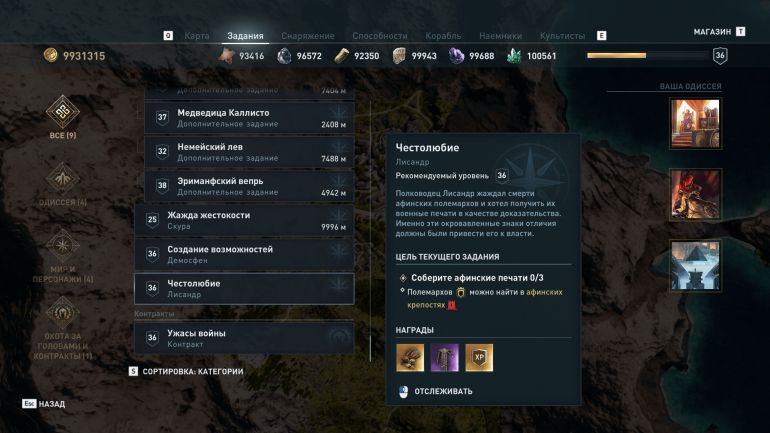Viewport: 770px width, 433px height.
Task: Track the quest with Отслеживать
Action: click(435, 391)
